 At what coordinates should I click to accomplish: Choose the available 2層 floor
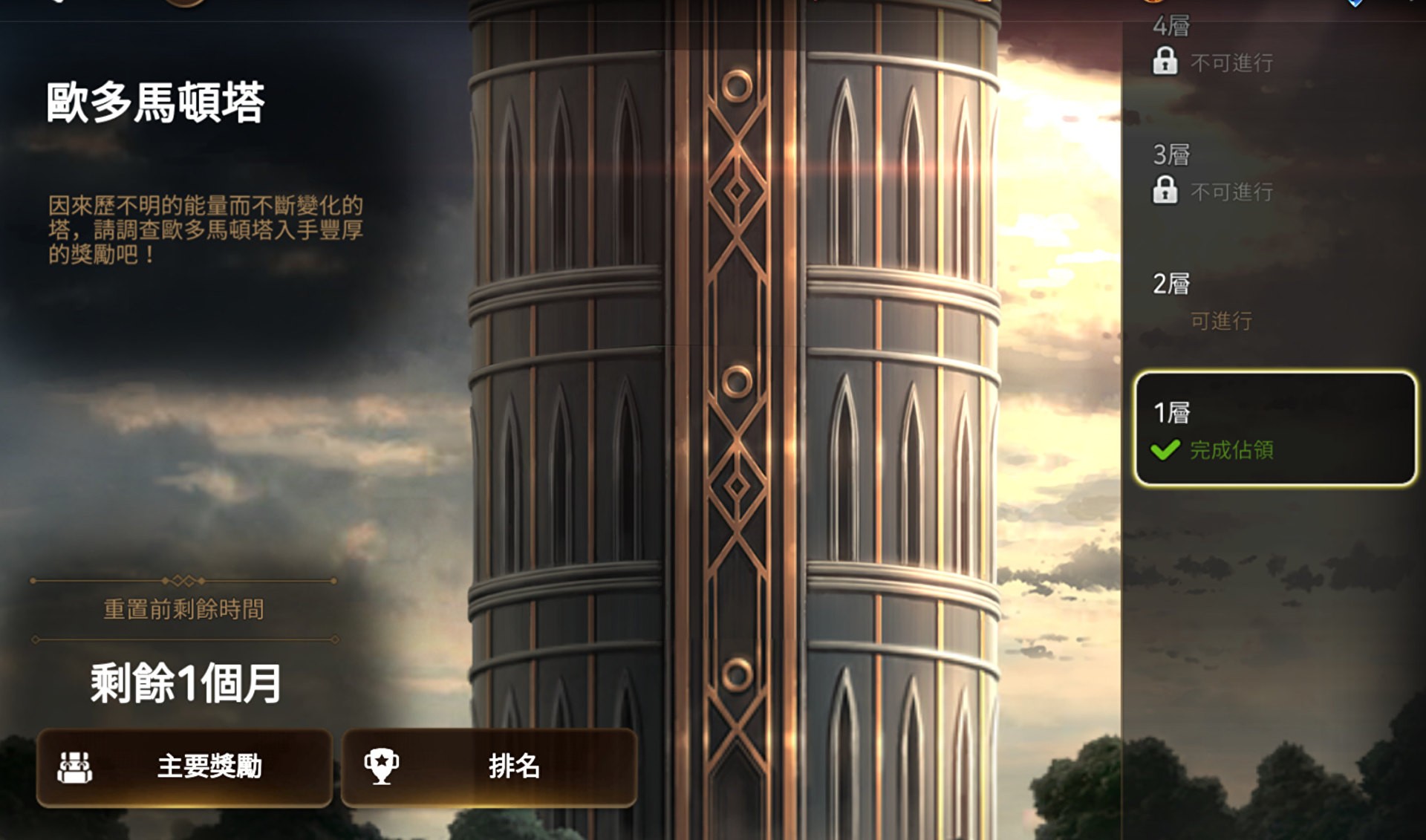pos(1274,301)
